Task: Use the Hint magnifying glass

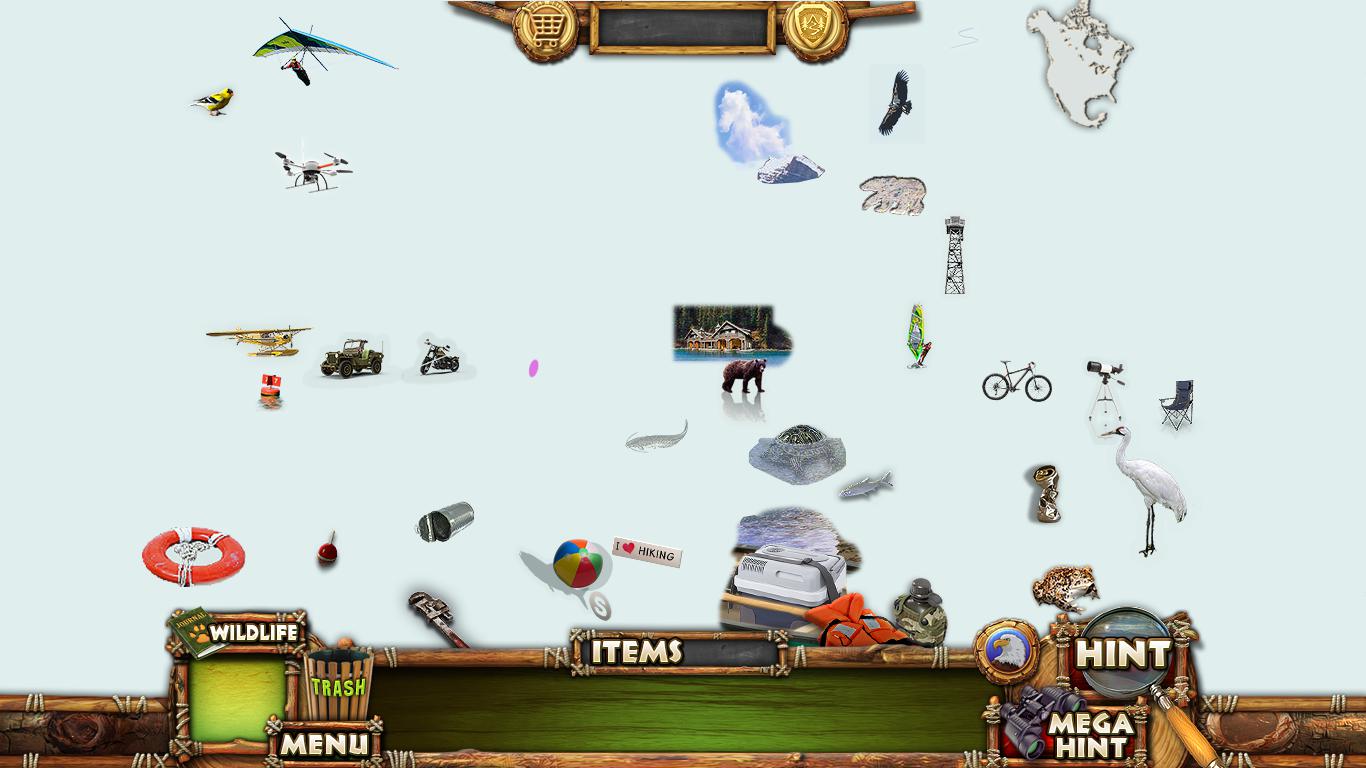Action: (1125, 654)
